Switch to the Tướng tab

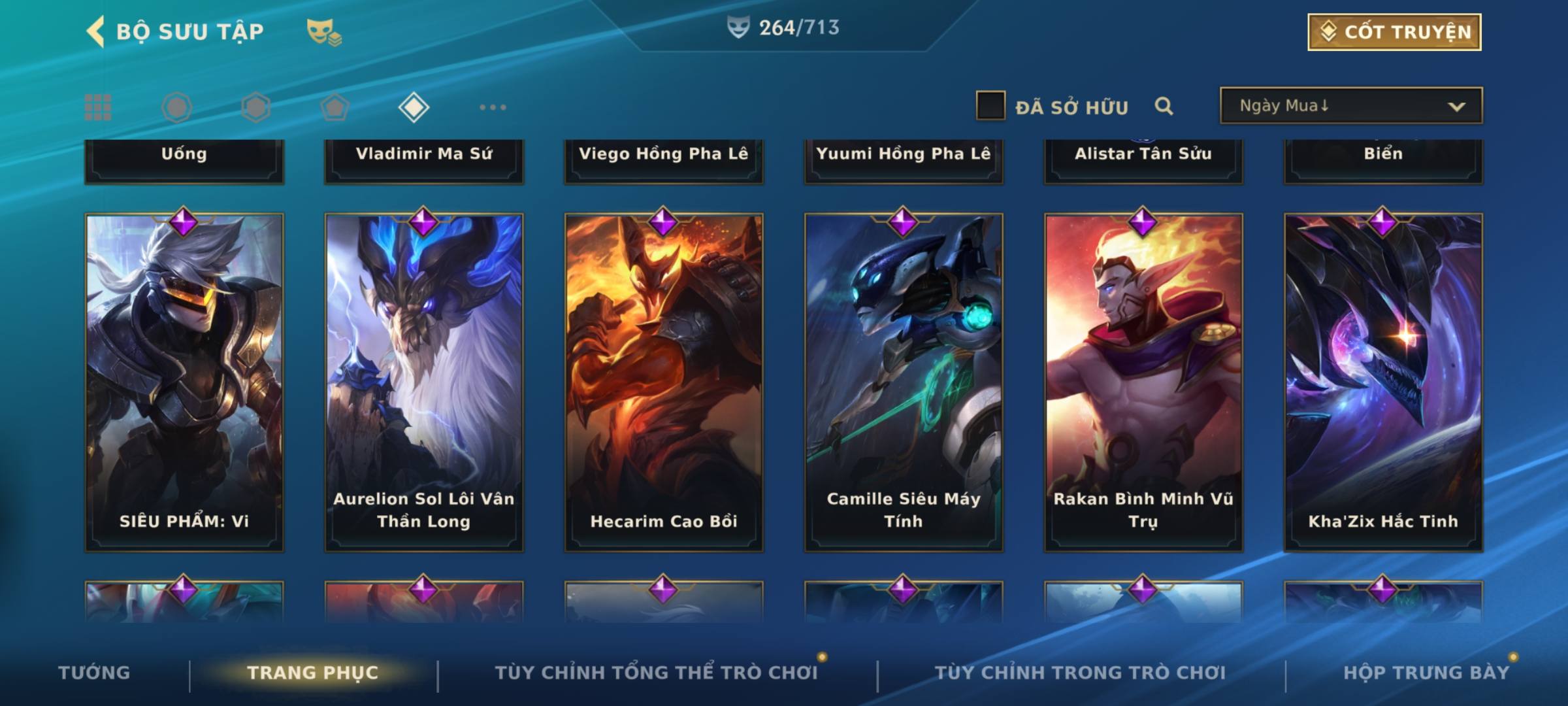click(x=94, y=673)
